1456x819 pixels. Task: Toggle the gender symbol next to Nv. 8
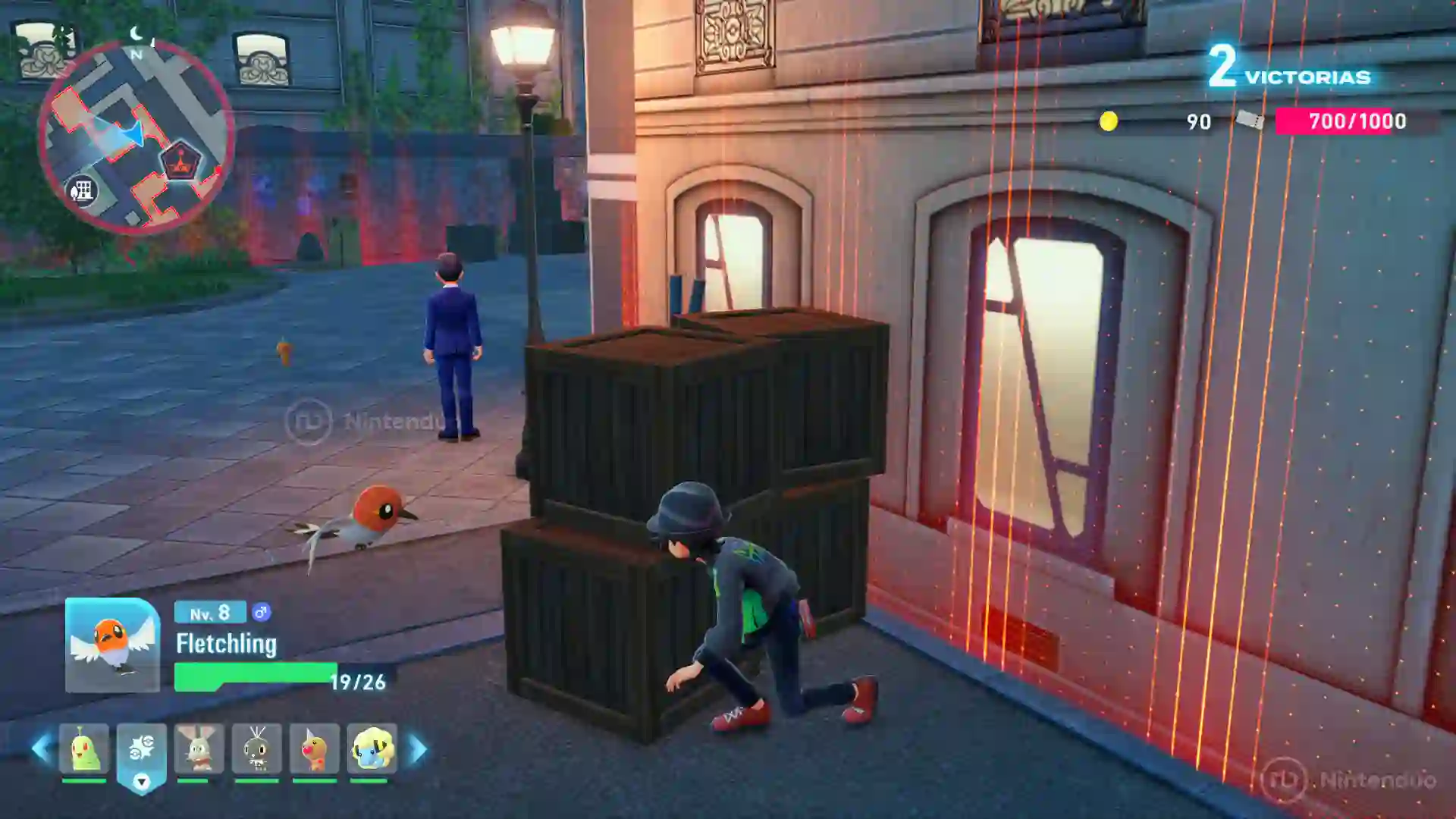click(x=262, y=612)
